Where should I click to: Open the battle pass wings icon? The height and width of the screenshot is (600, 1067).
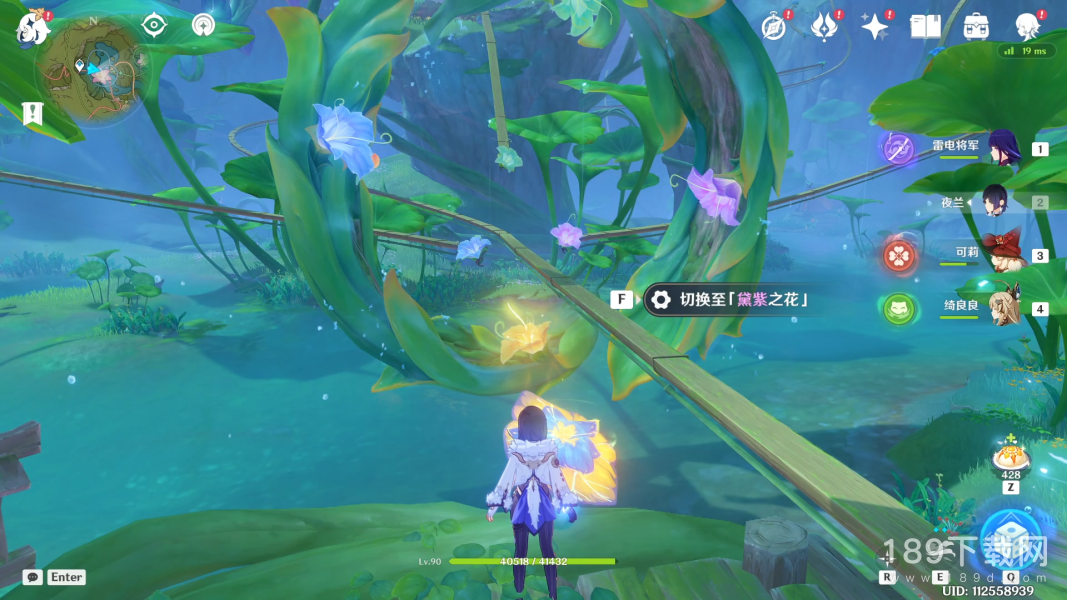click(824, 27)
